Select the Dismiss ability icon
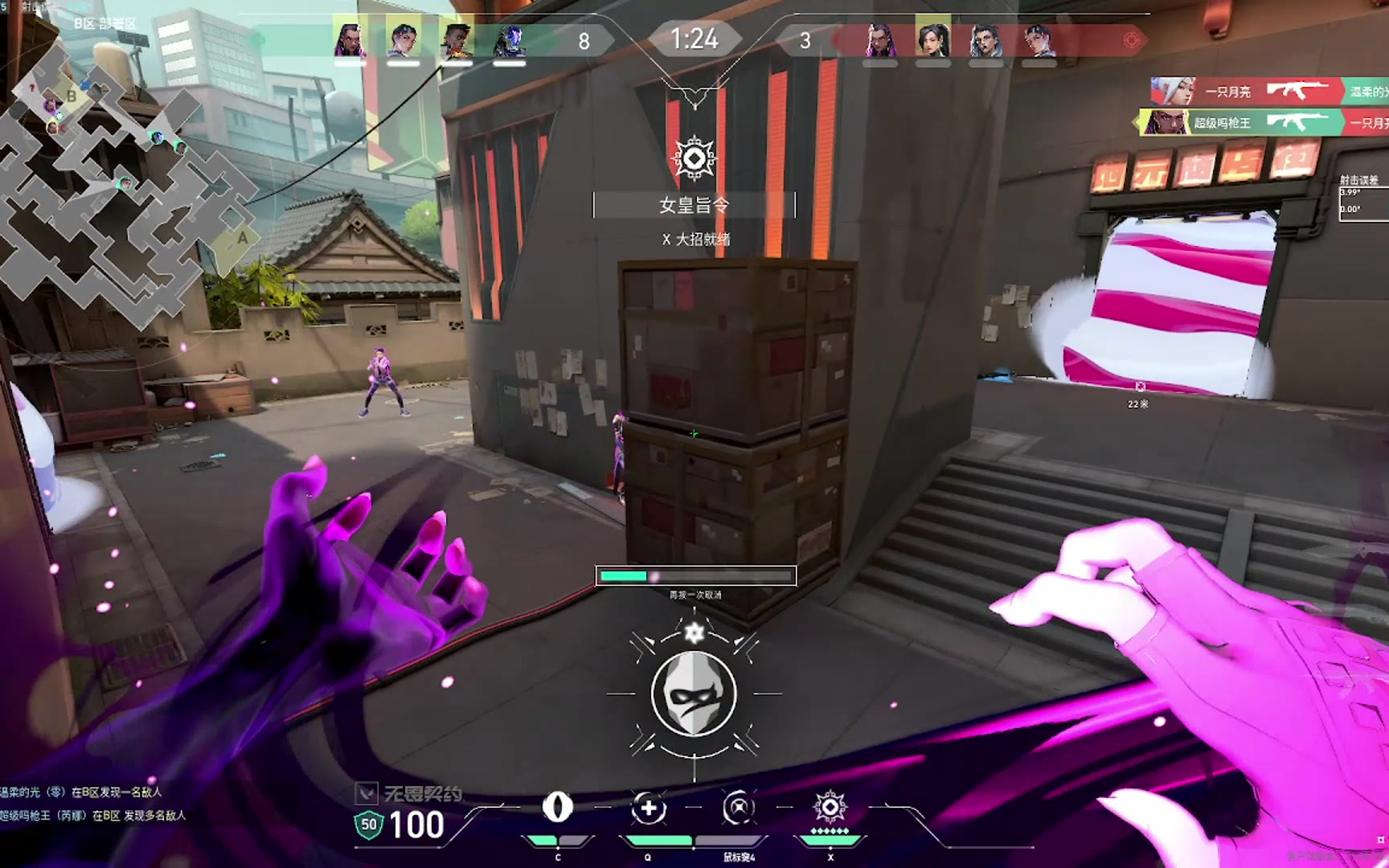The height and width of the screenshot is (868, 1389). pyautogui.click(x=739, y=808)
